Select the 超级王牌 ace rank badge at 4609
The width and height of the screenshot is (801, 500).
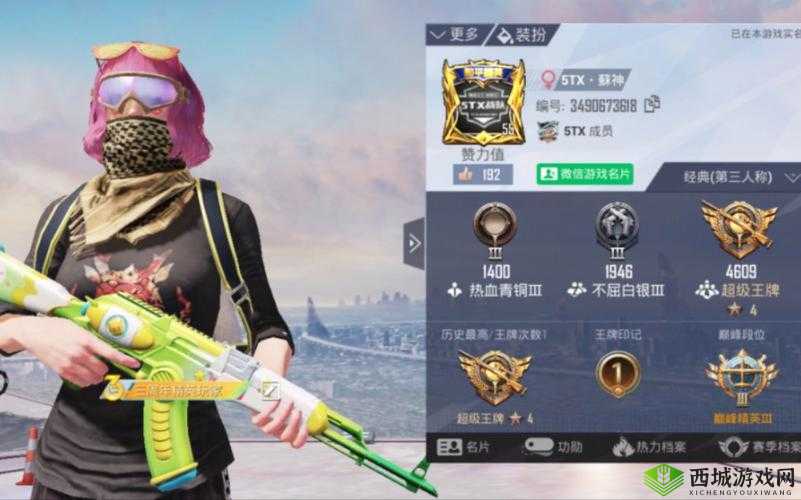tap(740, 226)
